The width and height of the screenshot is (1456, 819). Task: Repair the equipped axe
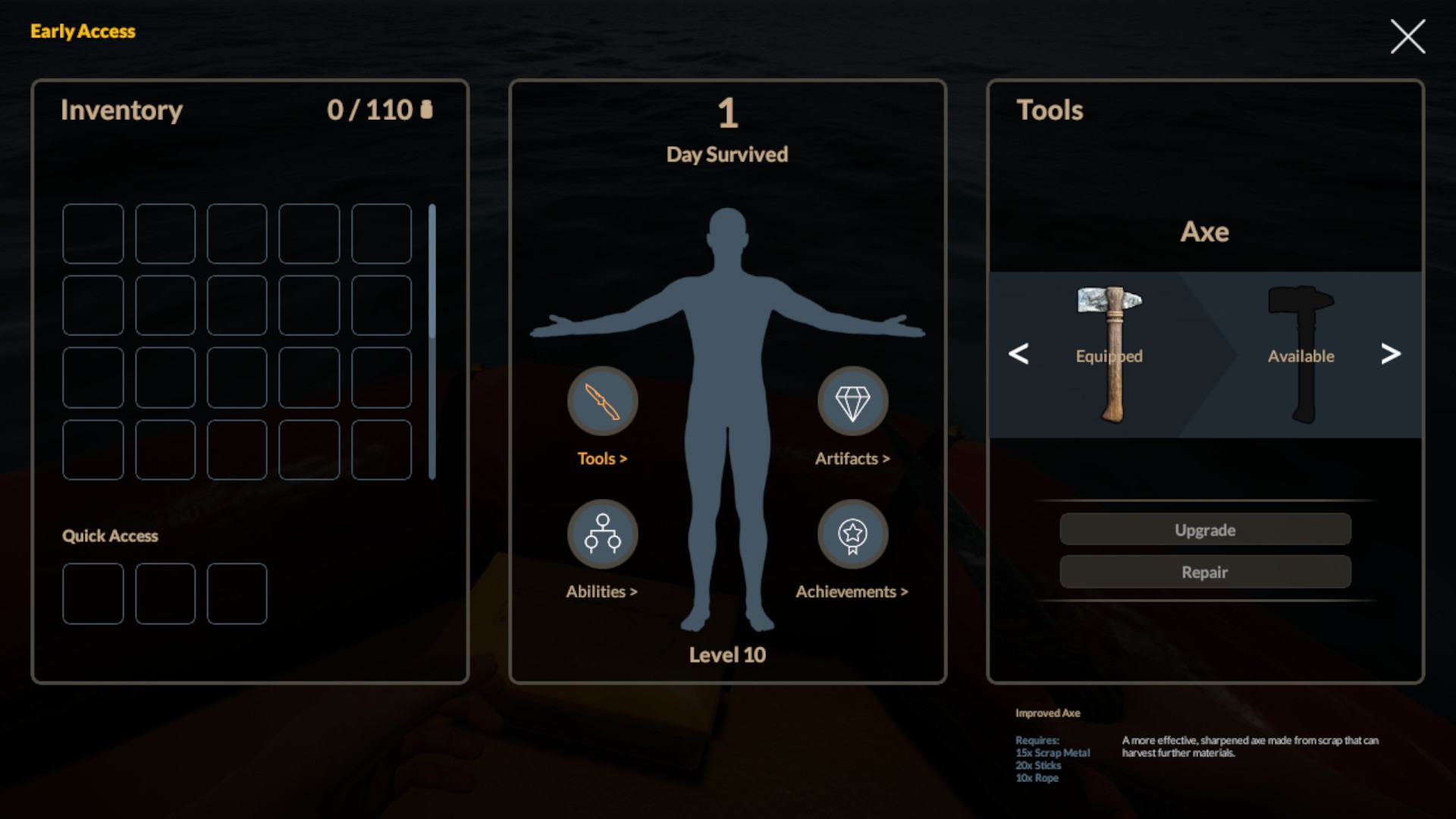coord(1204,572)
